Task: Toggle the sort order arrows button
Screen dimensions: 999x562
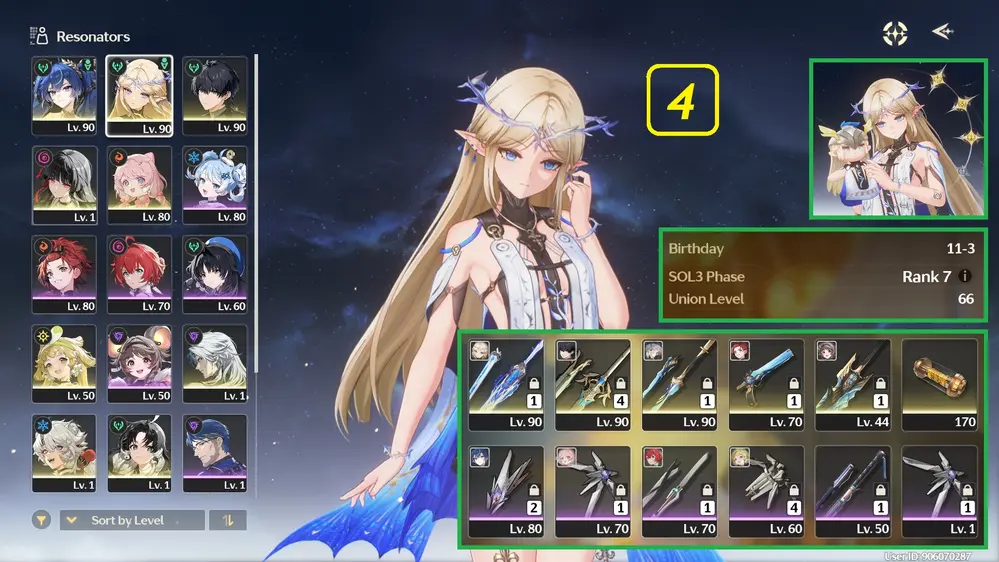Action: point(228,520)
